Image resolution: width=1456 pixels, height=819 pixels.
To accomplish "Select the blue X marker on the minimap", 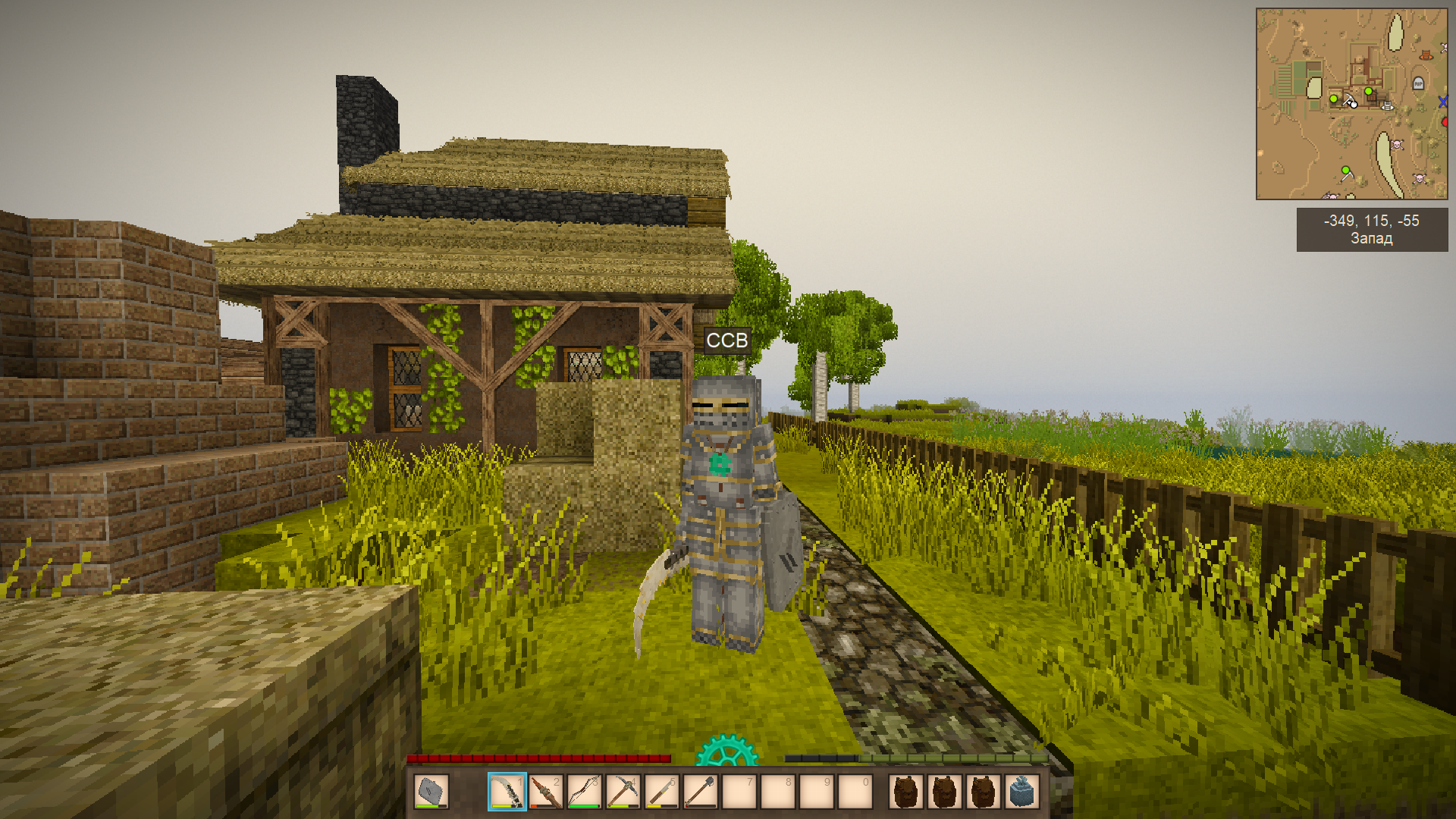I will coord(1442,102).
